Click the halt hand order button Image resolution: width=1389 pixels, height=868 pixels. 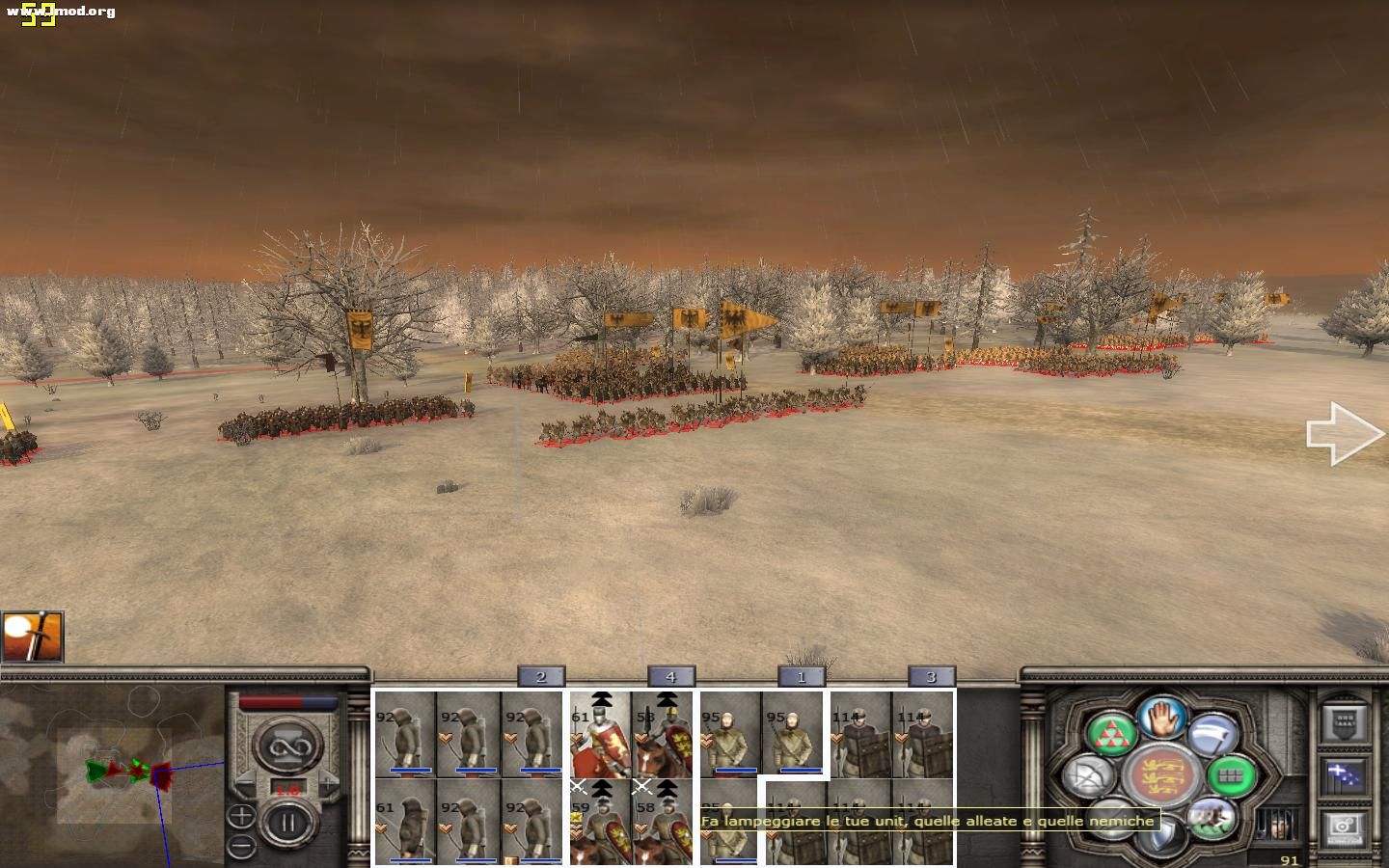click(1161, 719)
